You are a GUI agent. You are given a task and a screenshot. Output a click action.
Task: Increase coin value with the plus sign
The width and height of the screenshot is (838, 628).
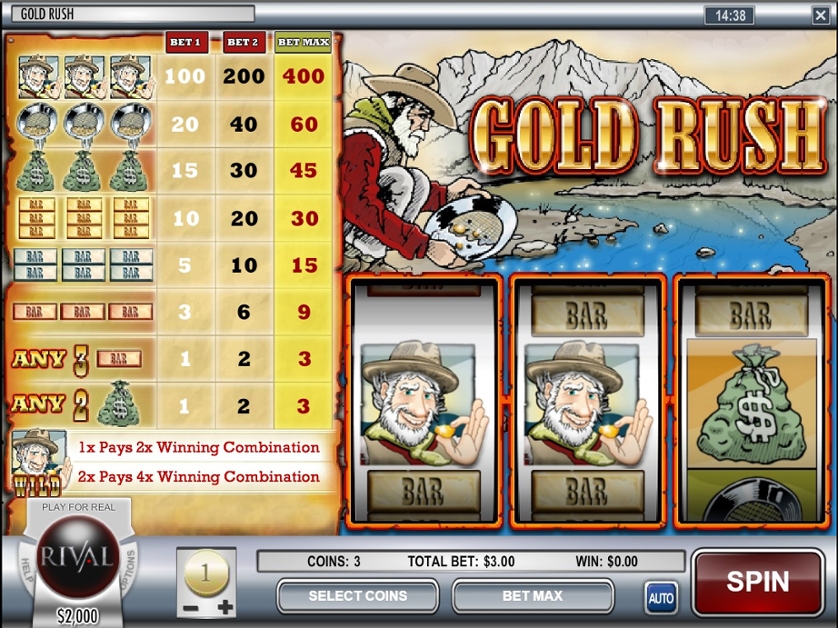coord(226,607)
